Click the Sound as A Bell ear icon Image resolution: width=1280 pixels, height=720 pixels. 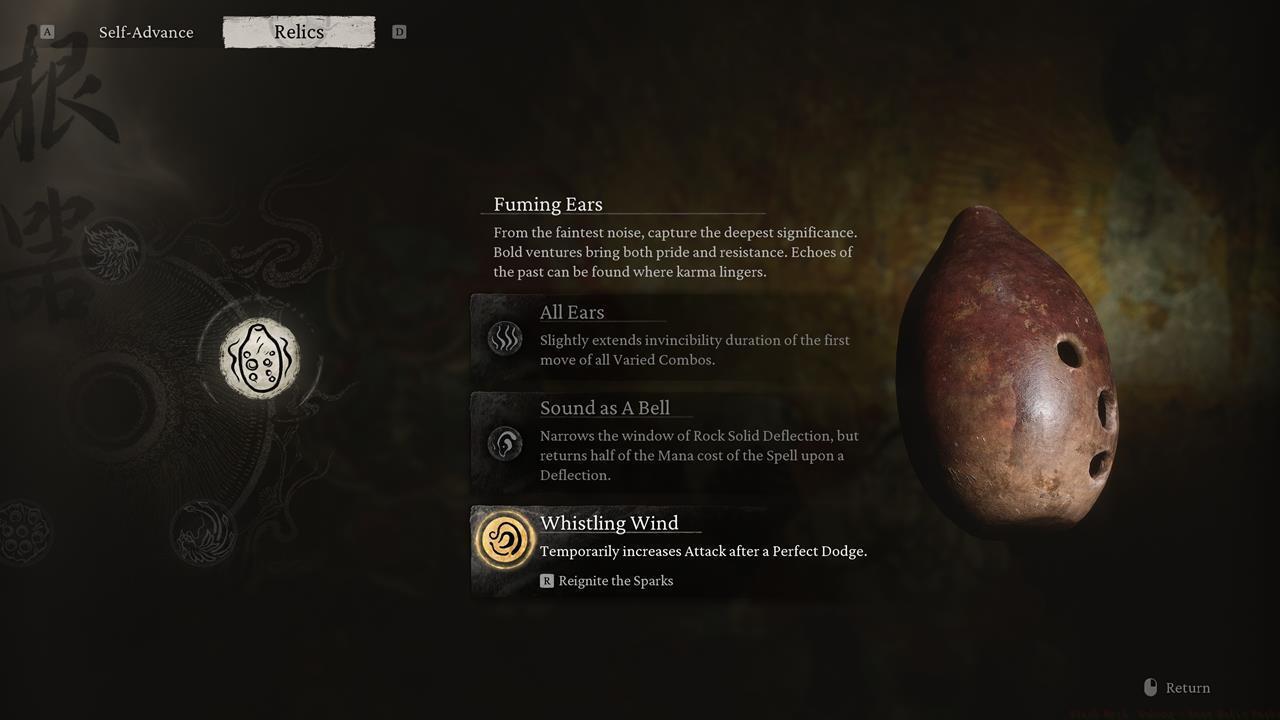pos(505,443)
